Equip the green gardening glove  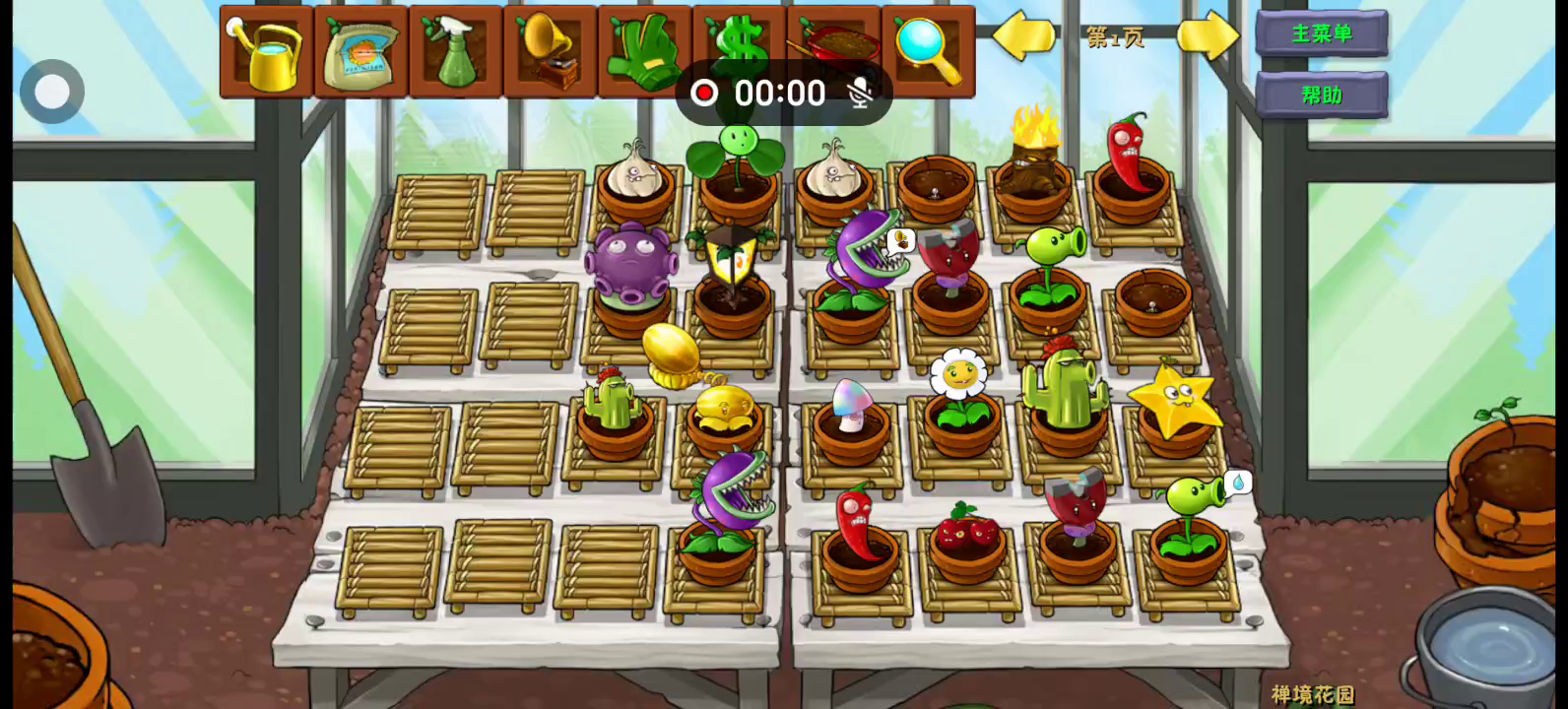[x=644, y=52]
